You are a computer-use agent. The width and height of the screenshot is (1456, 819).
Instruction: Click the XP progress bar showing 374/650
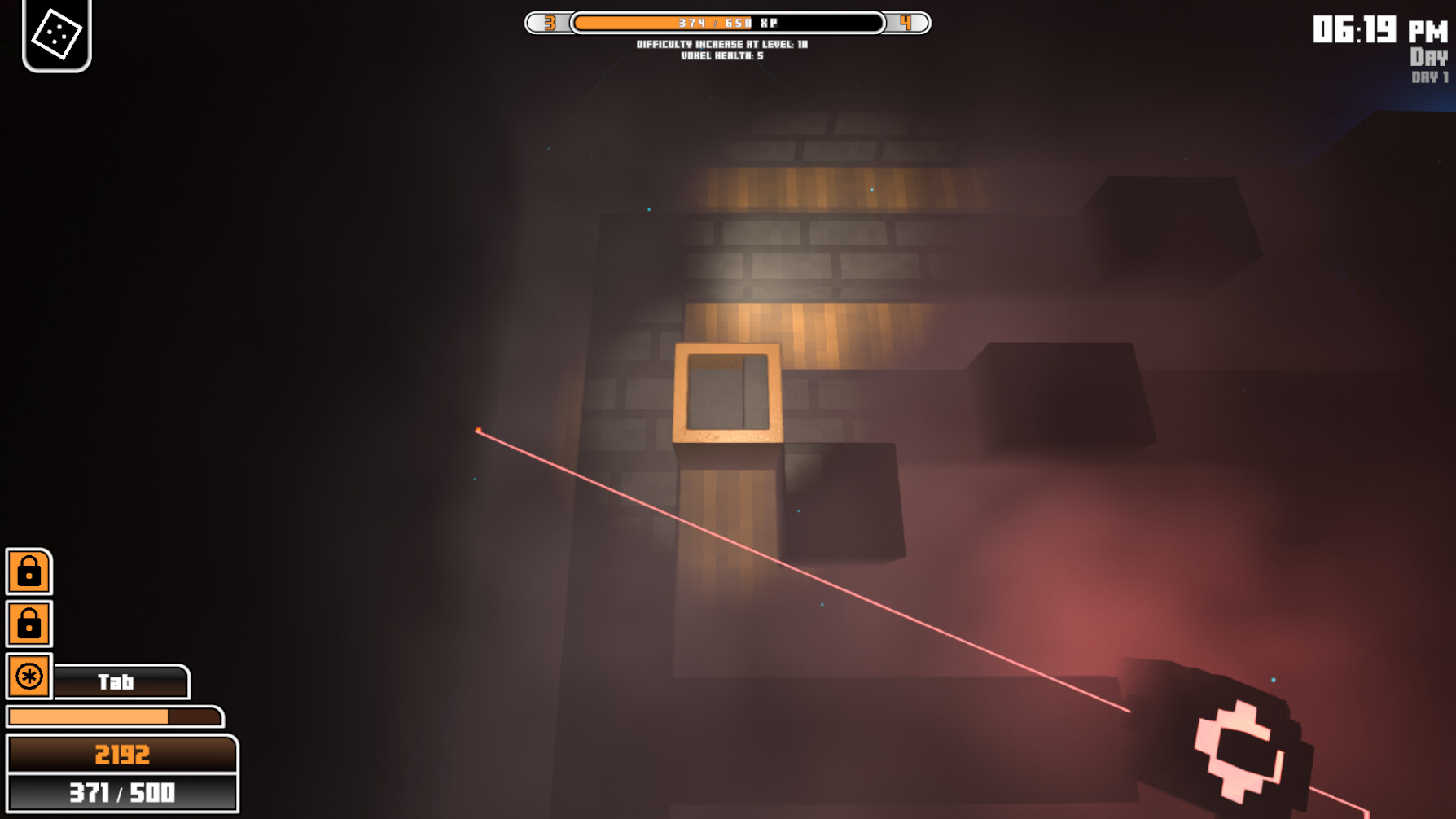727,24
